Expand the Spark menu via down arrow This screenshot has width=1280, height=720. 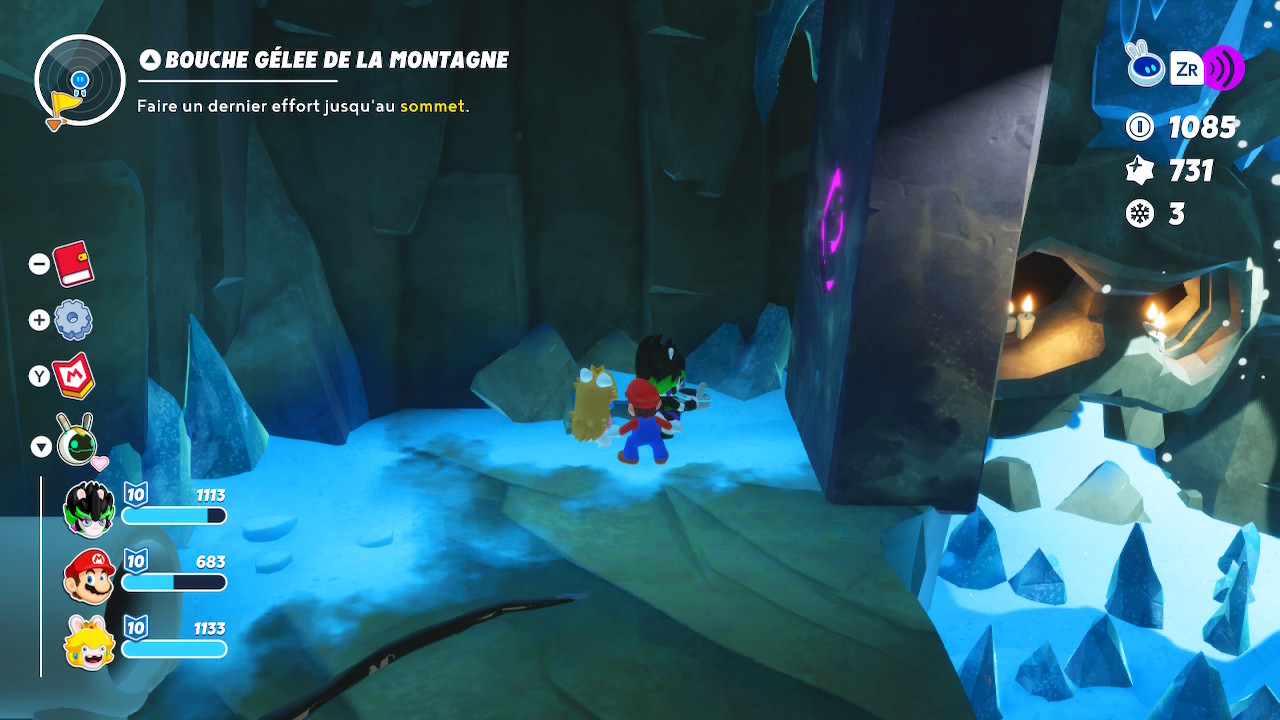coord(40,447)
